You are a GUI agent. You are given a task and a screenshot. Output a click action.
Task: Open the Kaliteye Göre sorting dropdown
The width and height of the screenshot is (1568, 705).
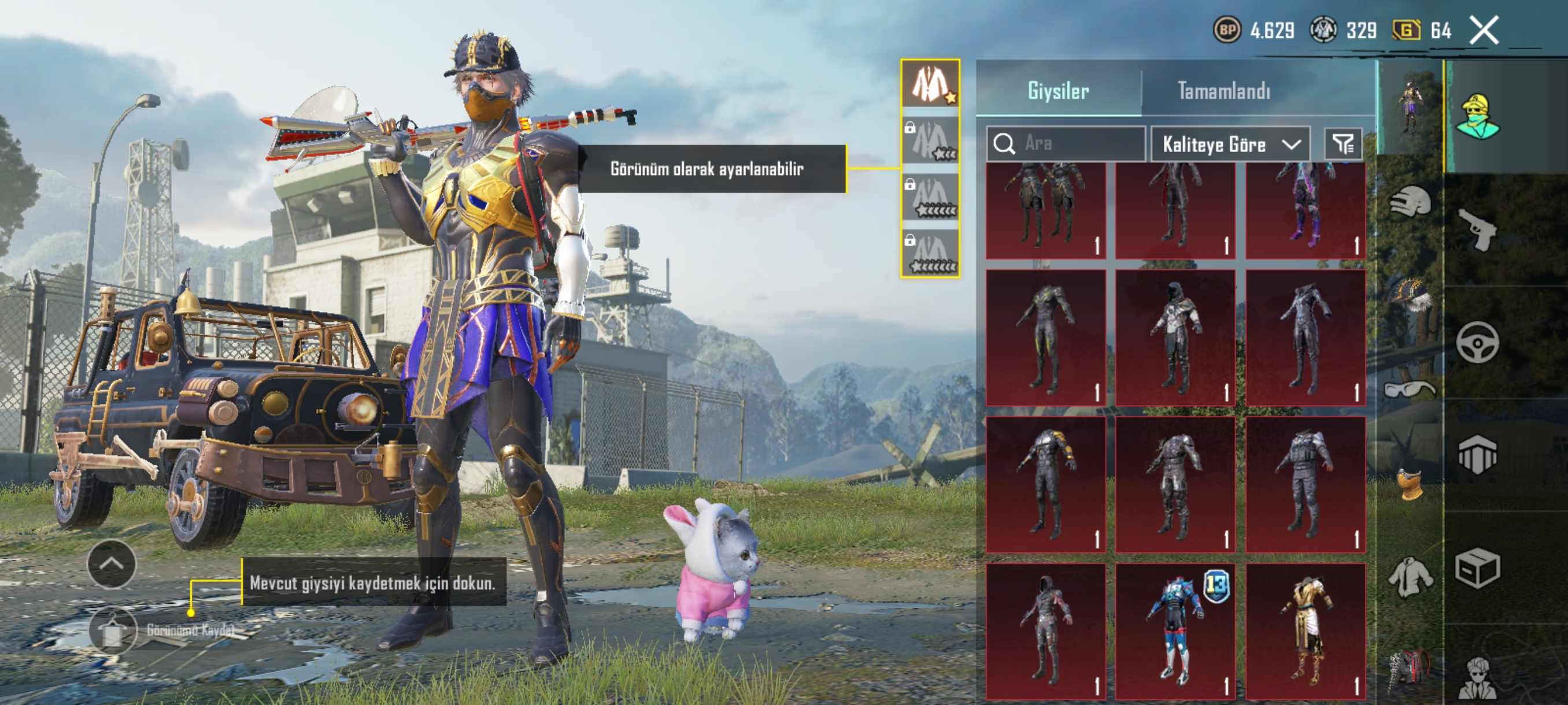(1230, 144)
